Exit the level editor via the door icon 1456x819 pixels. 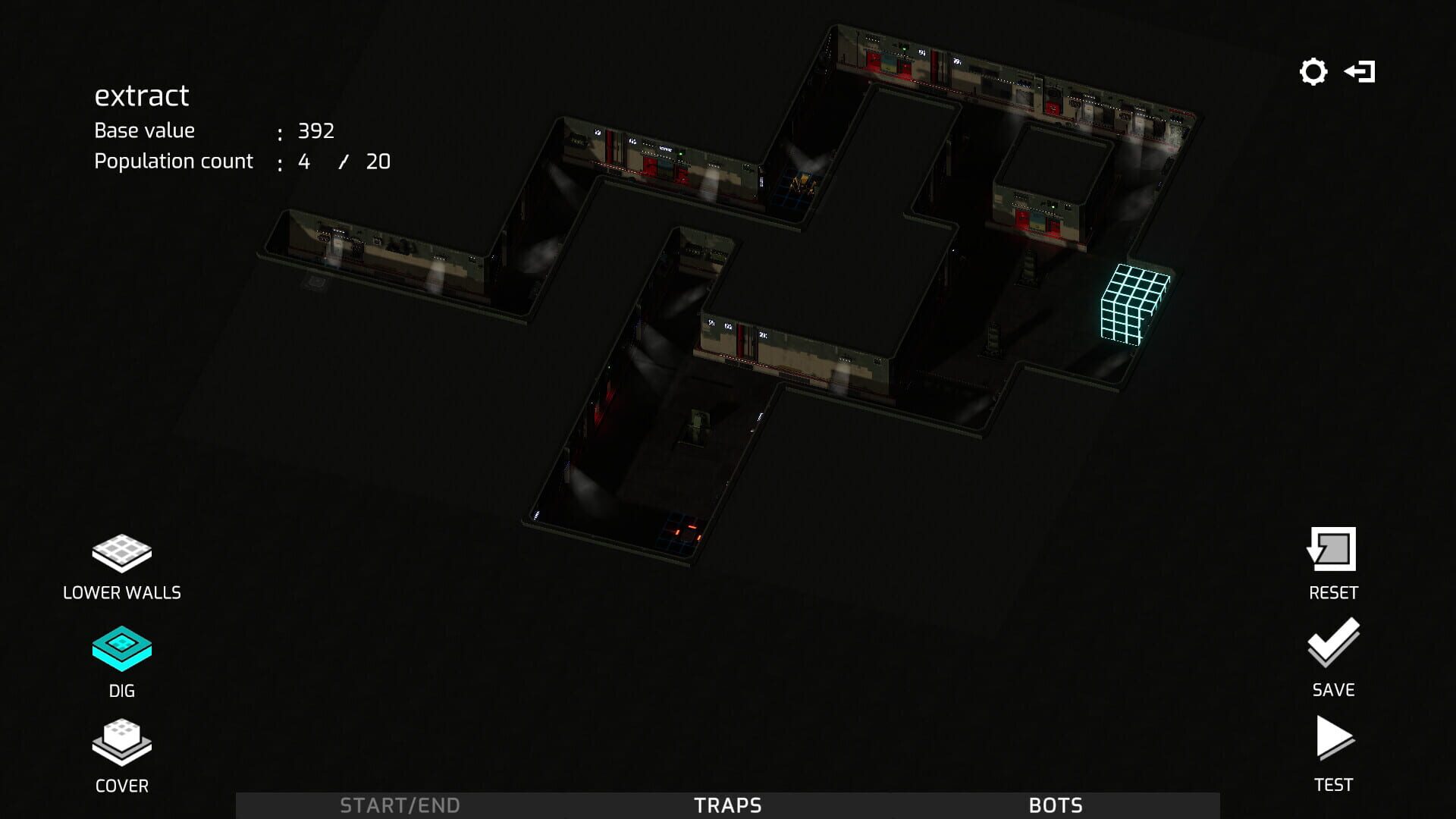pyautogui.click(x=1360, y=72)
